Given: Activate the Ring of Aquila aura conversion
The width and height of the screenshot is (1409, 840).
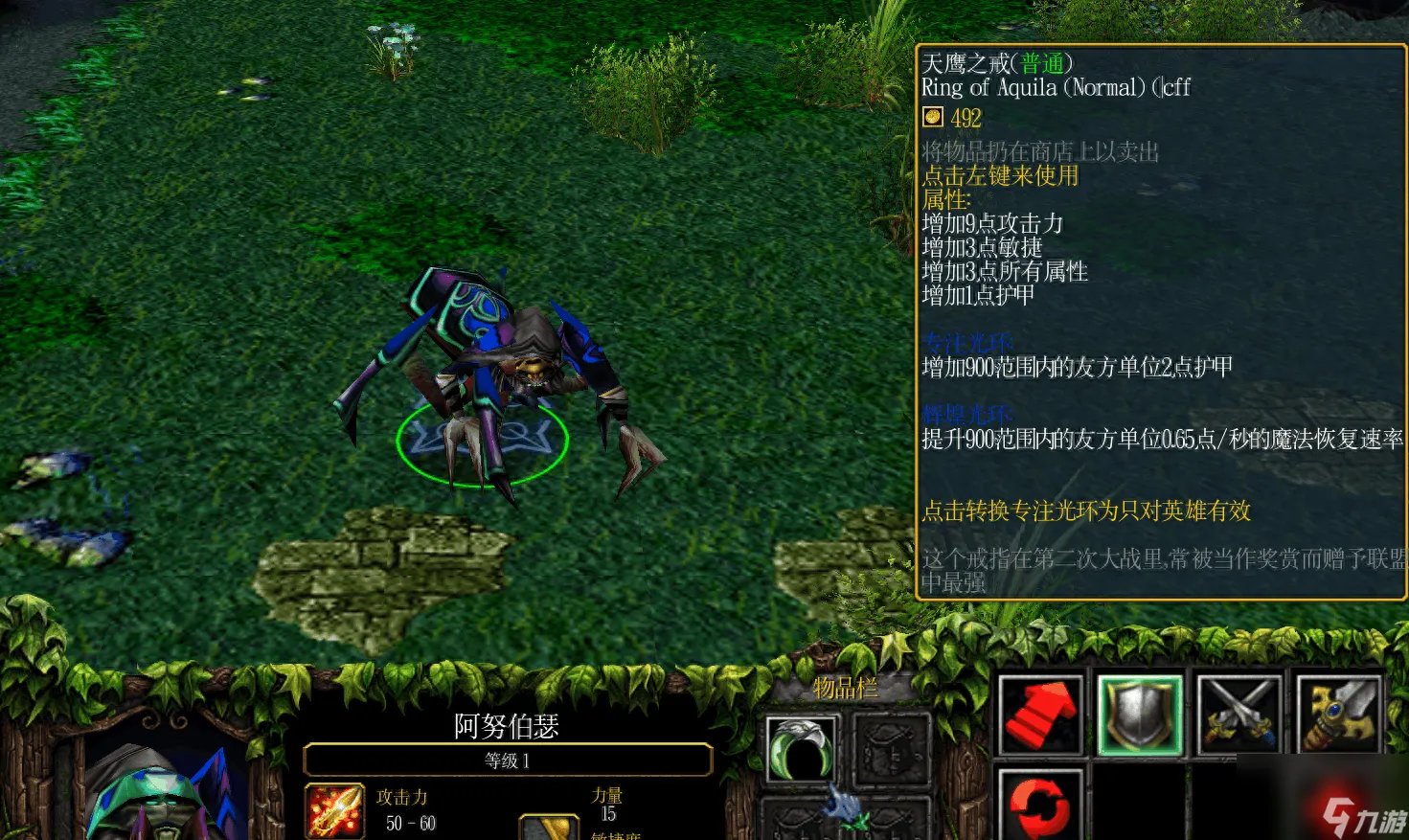Looking at the screenshot, I should 801,748.
